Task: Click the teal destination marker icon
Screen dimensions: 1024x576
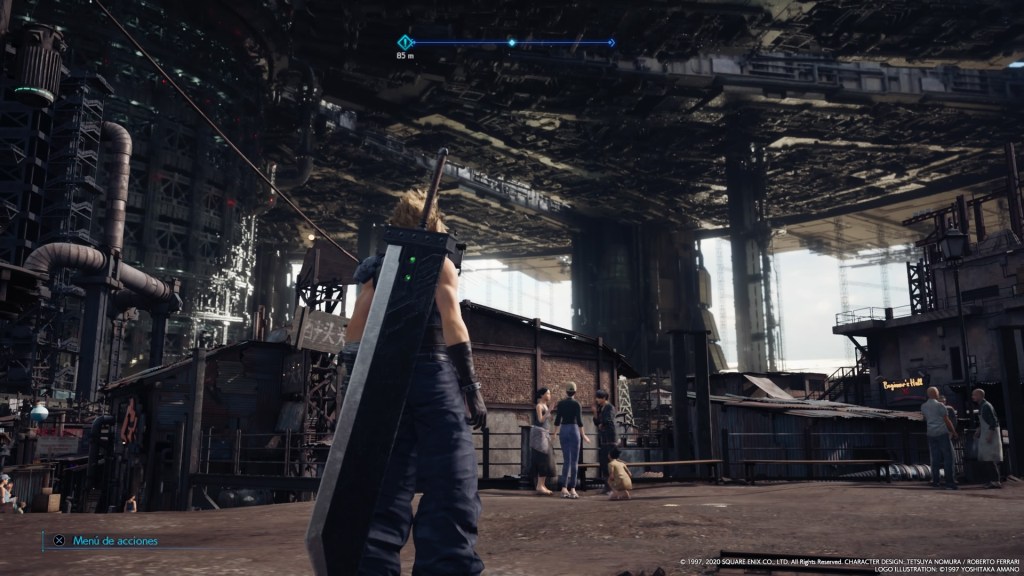Action: point(404,42)
